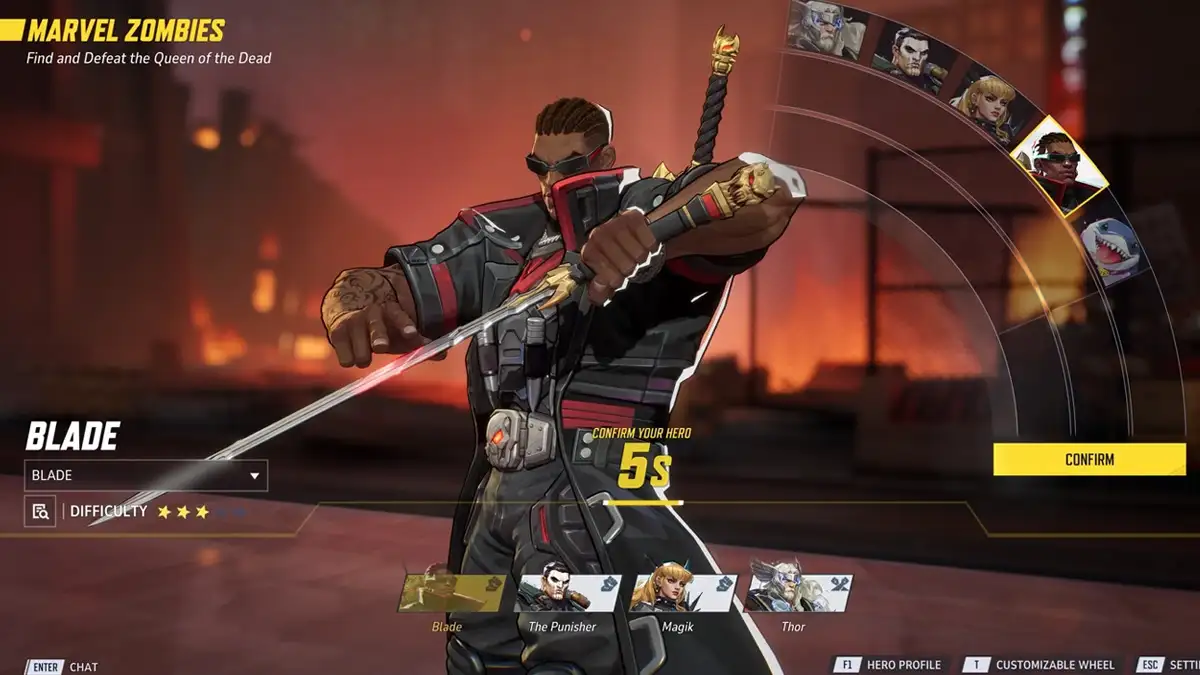1200x675 pixels.
Task: Select Blade portrait on the hero wheel
Action: pos(1058,167)
